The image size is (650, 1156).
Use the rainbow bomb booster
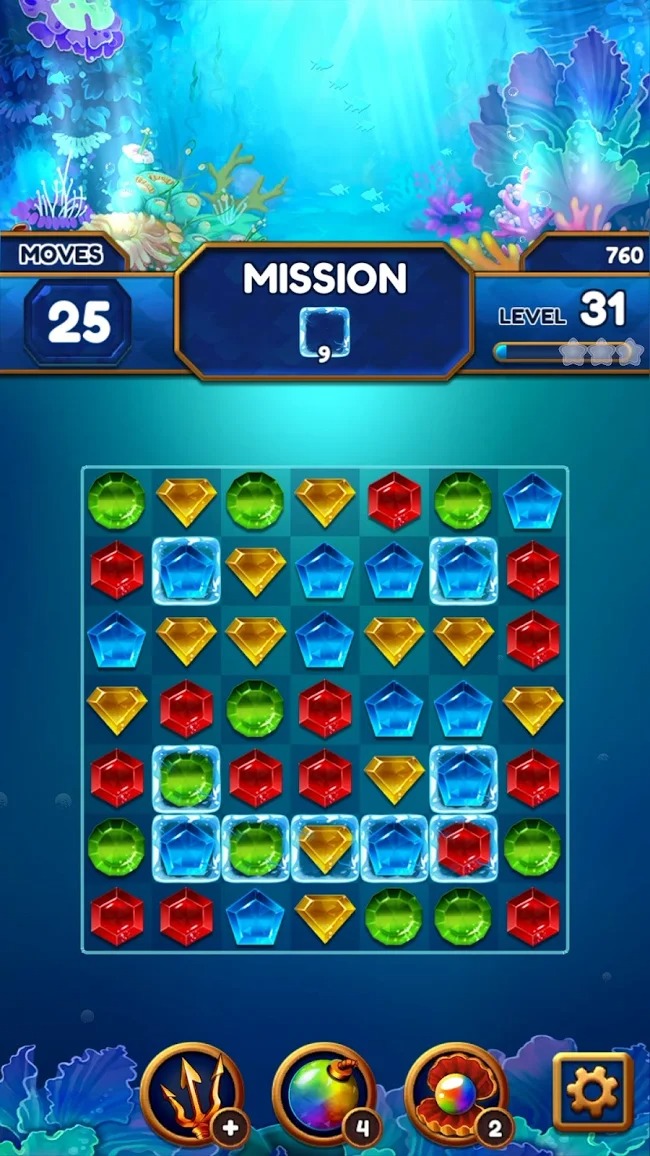coord(323,1095)
